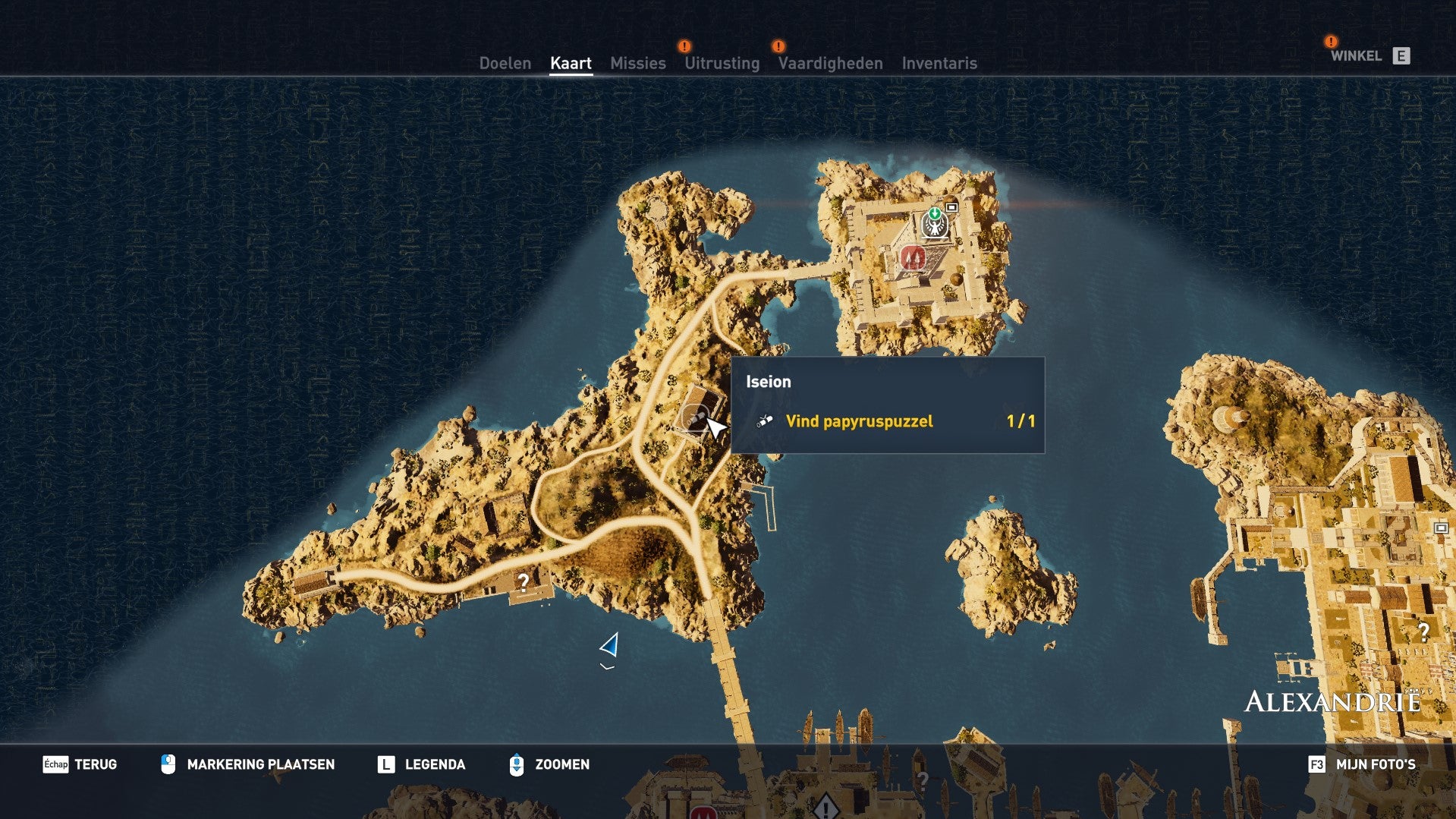The width and height of the screenshot is (1456, 819).
Task: Open the photo marker beside the viewpoint
Action: pos(951,206)
